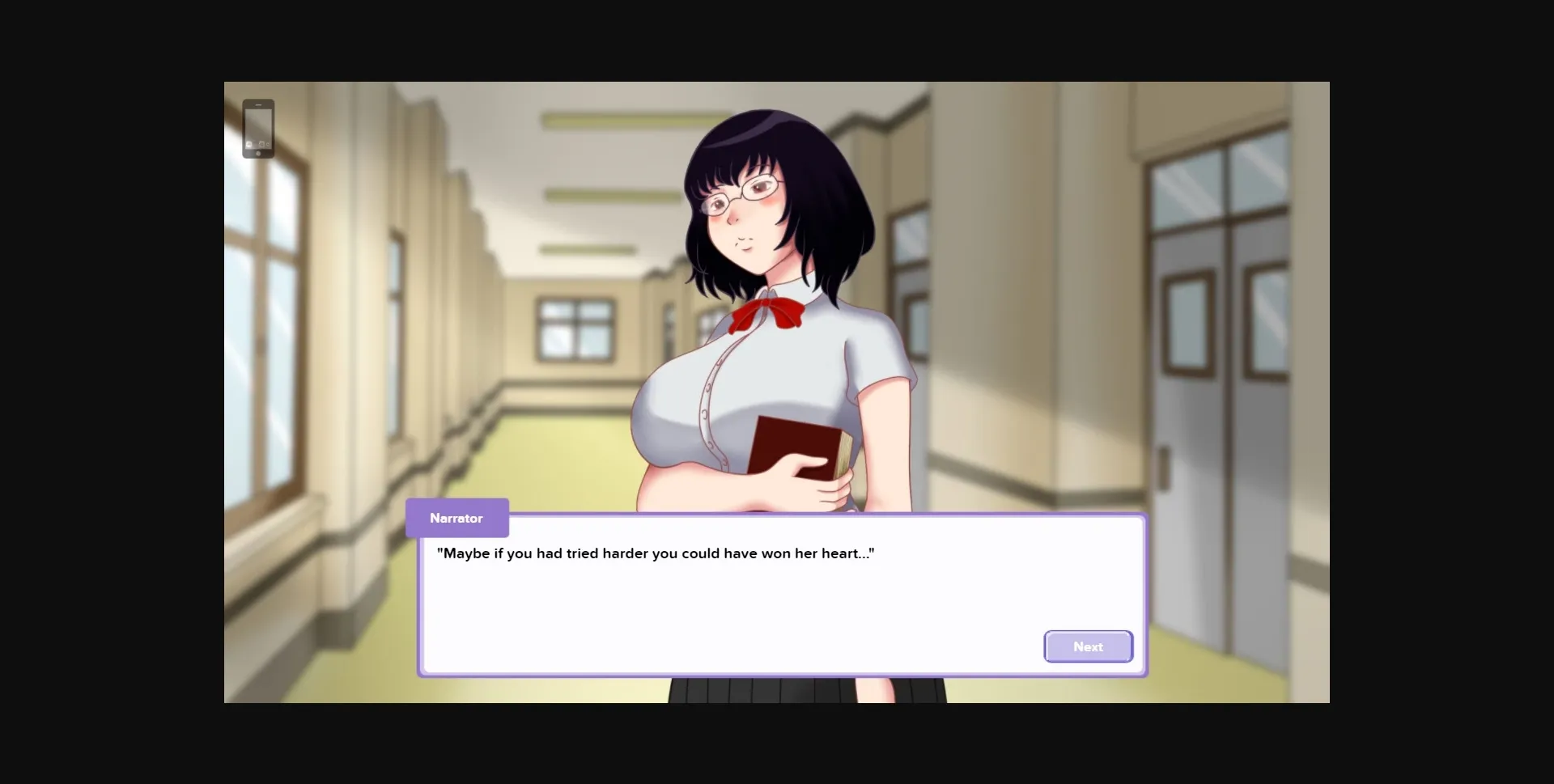This screenshot has width=1554, height=784.
Task: Click the speaker label to toggle narrator view
Action: (456, 518)
